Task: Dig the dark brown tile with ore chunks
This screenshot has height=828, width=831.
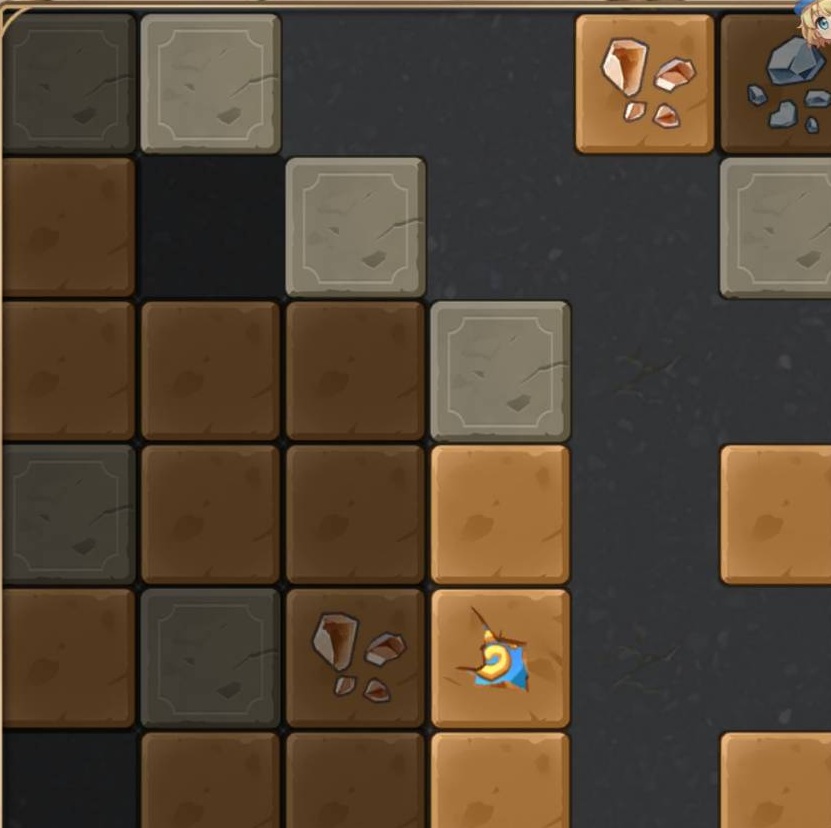Action: click(x=355, y=657)
